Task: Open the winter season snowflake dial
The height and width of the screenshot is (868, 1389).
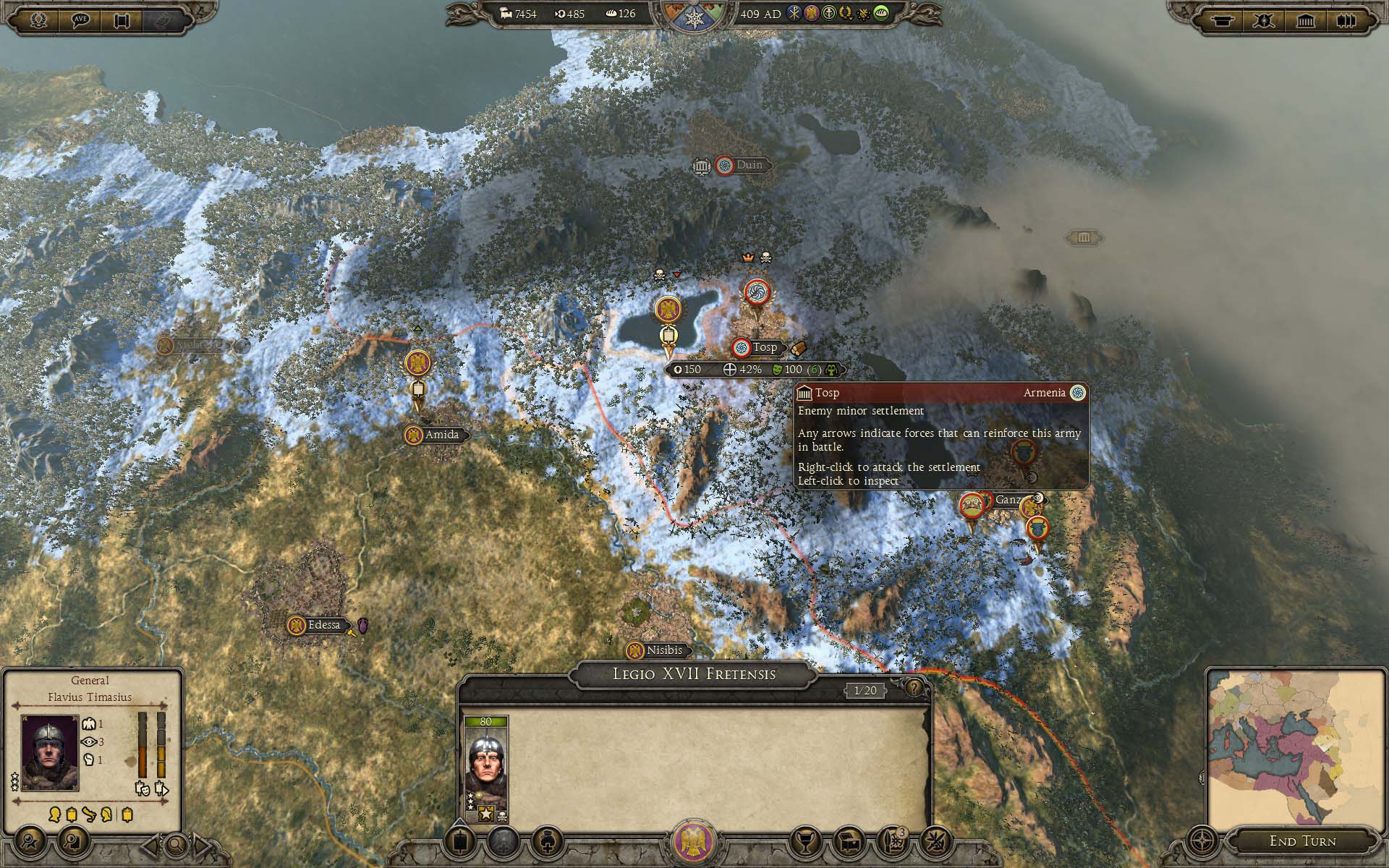Action: [x=693, y=17]
